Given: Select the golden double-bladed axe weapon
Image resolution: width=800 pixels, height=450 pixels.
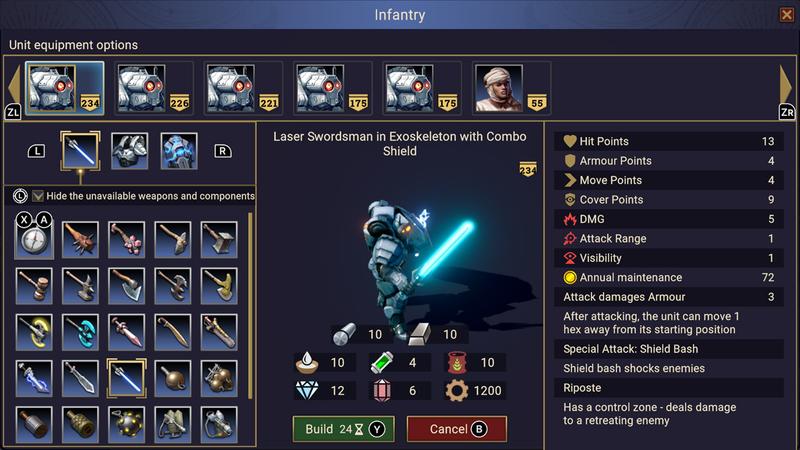Looking at the screenshot, I should click(34, 332).
